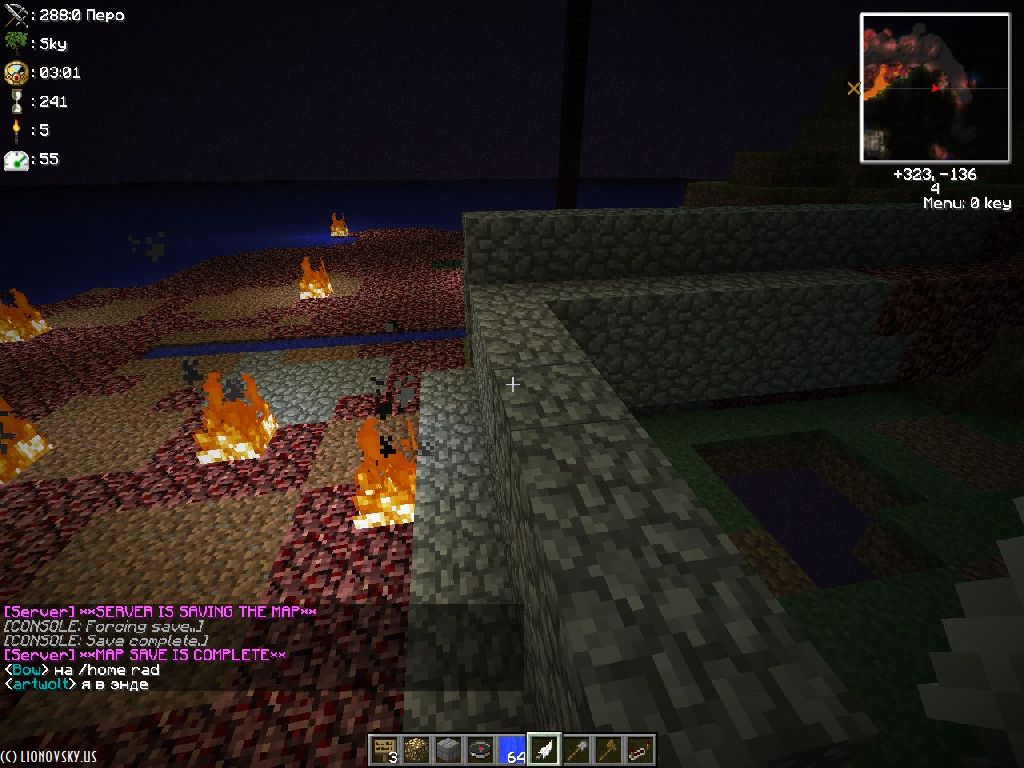Click the orange X waypoint marker
The width and height of the screenshot is (1024, 768).
tap(853, 89)
